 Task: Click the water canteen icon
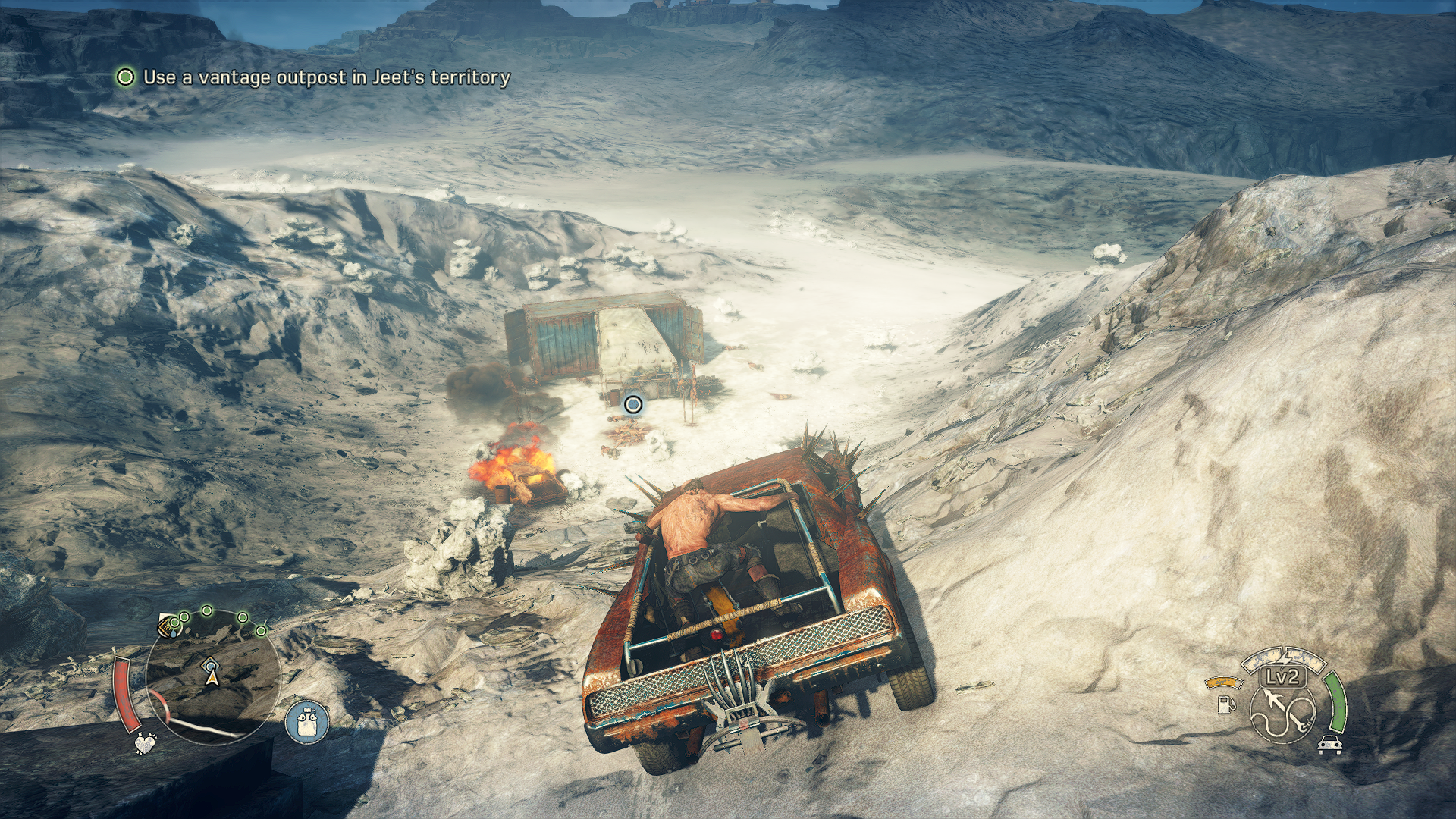[307, 721]
